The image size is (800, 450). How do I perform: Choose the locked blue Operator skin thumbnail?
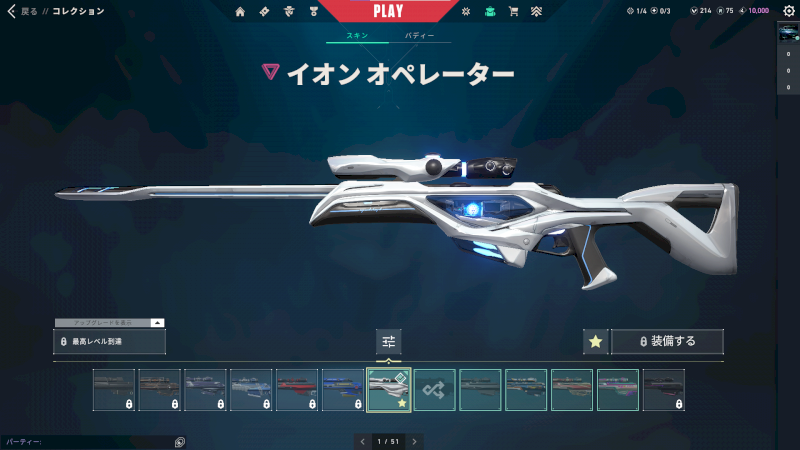343,389
